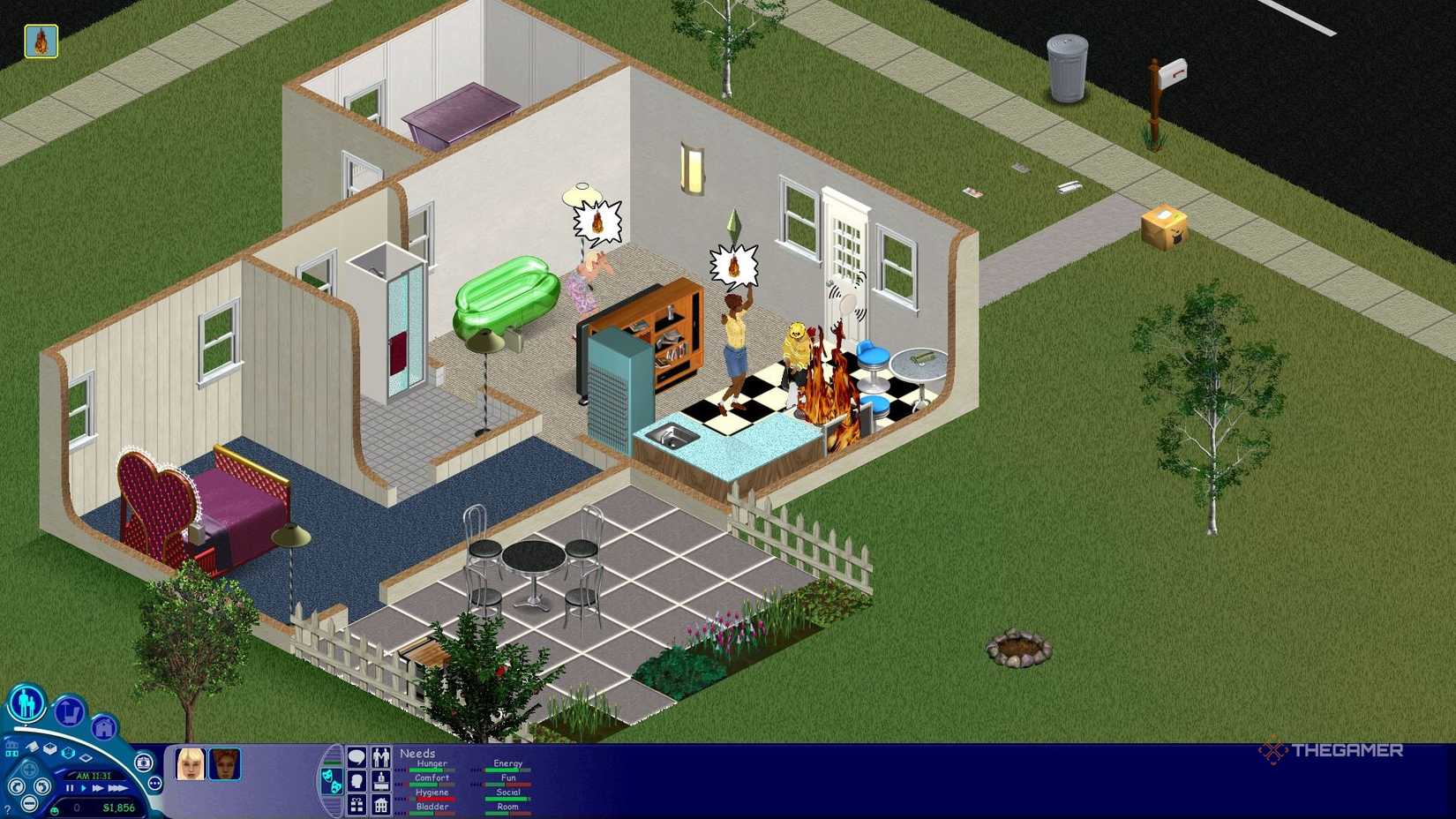
Task: Open the Relationships panel (handshake icon)
Action: tap(381, 756)
